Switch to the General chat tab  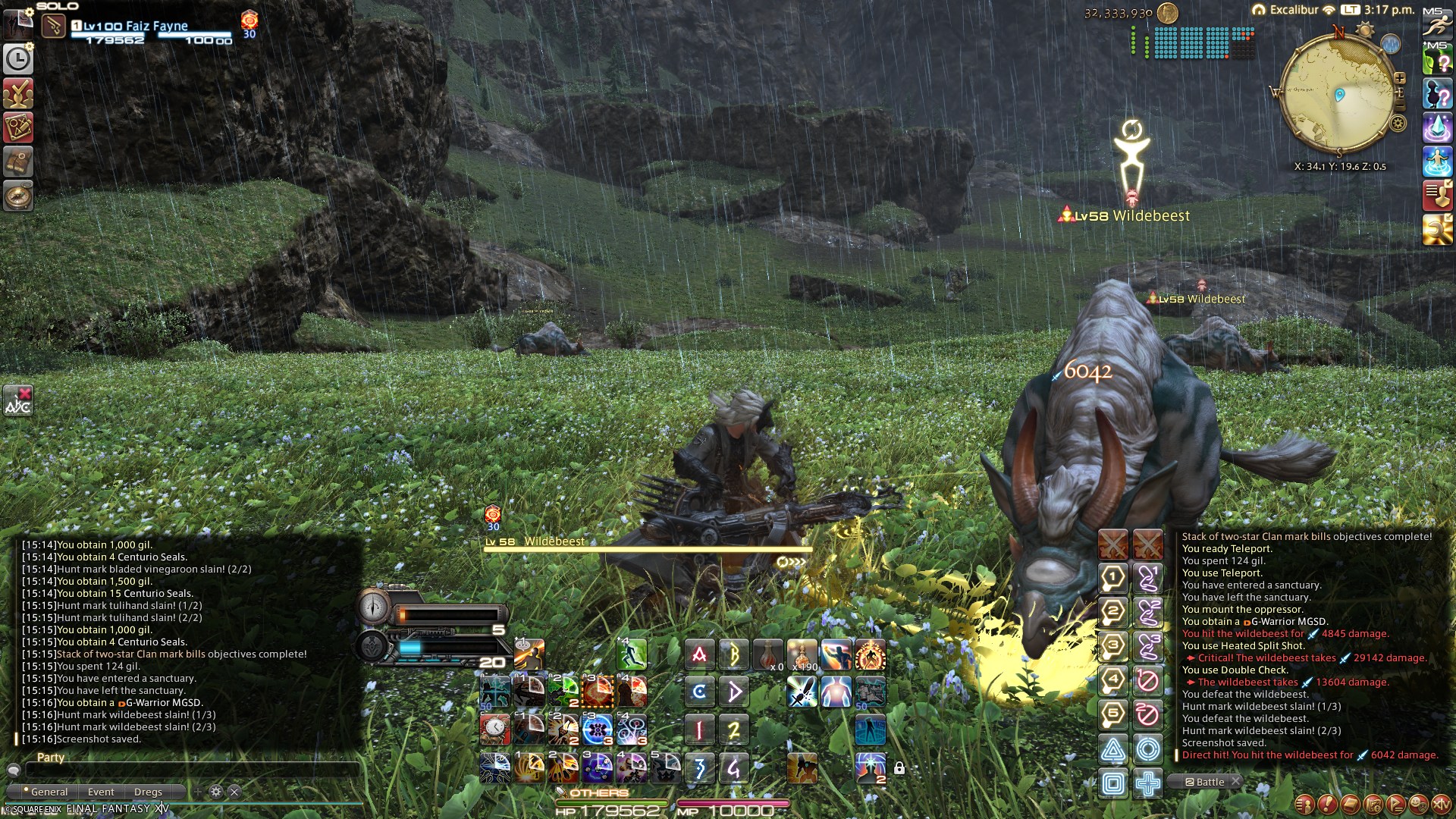pyautogui.click(x=49, y=792)
